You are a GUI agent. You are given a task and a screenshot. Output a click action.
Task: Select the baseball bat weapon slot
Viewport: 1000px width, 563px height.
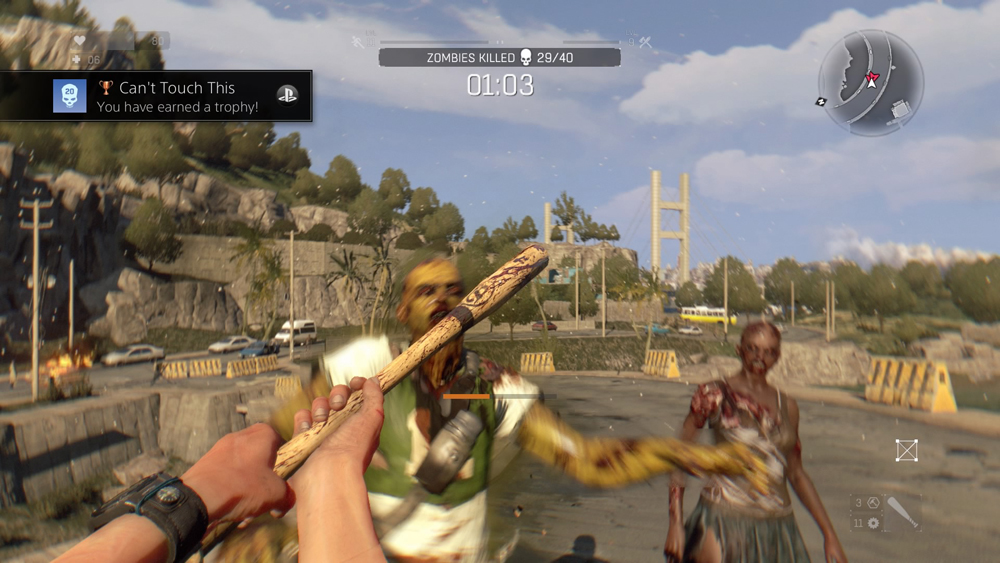point(903,513)
